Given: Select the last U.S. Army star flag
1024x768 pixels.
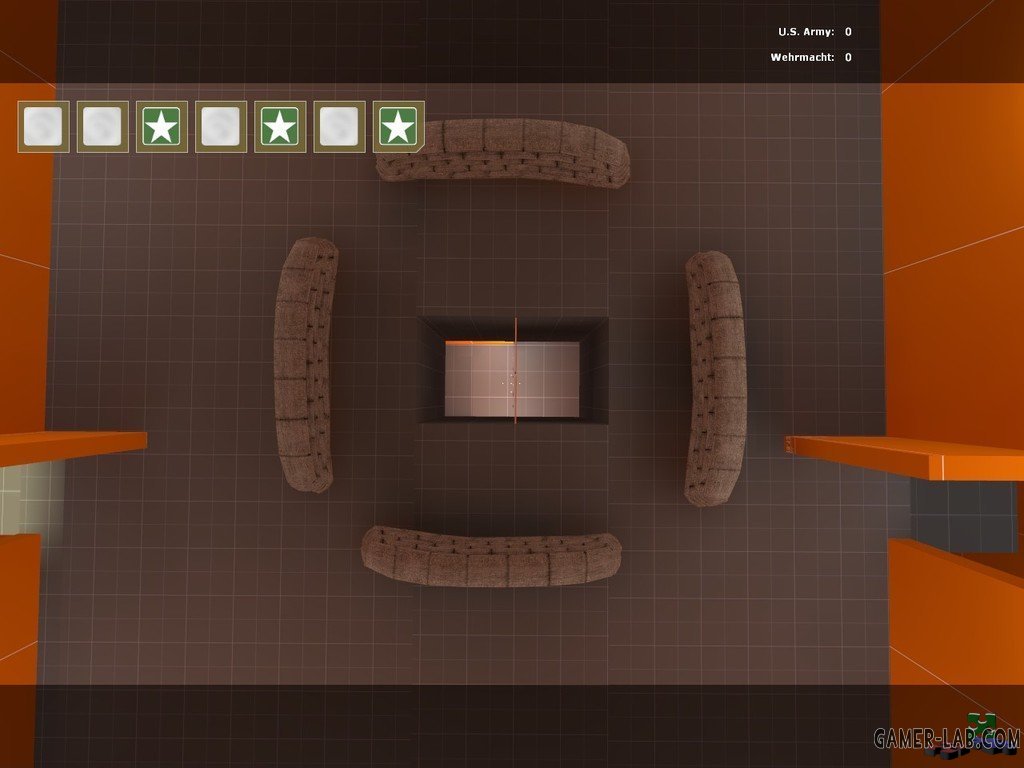Looking at the screenshot, I should point(398,127).
